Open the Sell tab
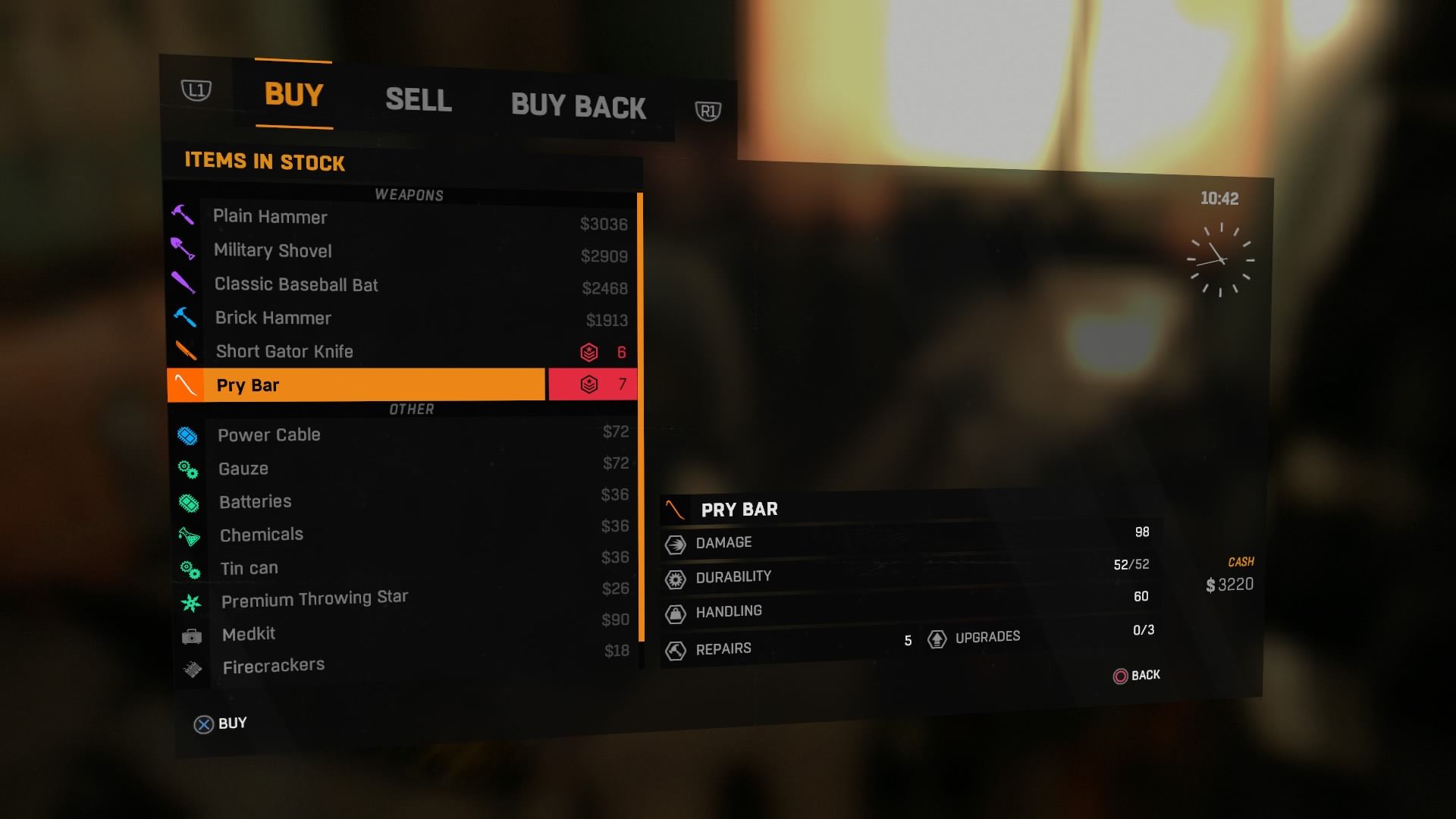Image resolution: width=1456 pixels, height=819 pixels. (x=418, y=100)
